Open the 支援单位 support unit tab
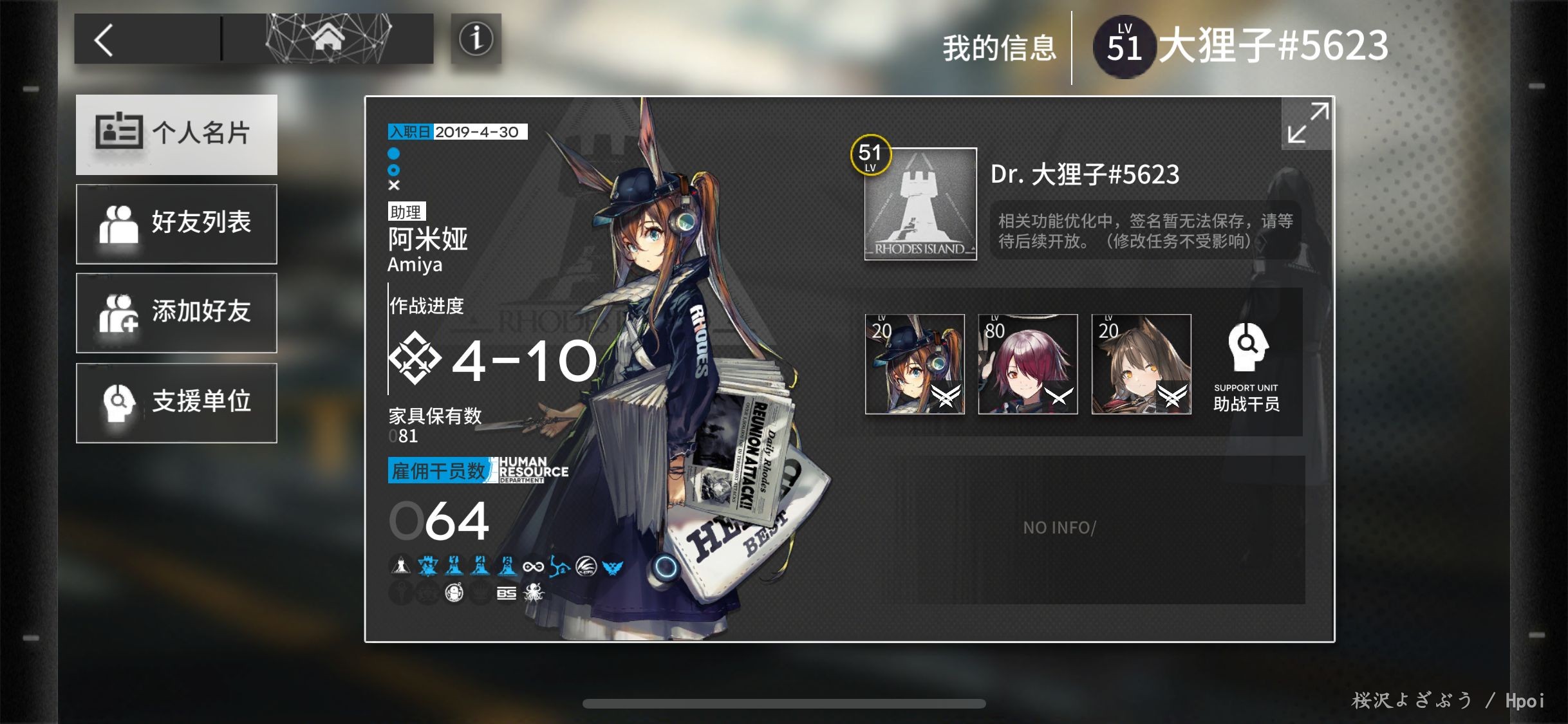This screenshot has width=1568, height=724. coord(176,403)
